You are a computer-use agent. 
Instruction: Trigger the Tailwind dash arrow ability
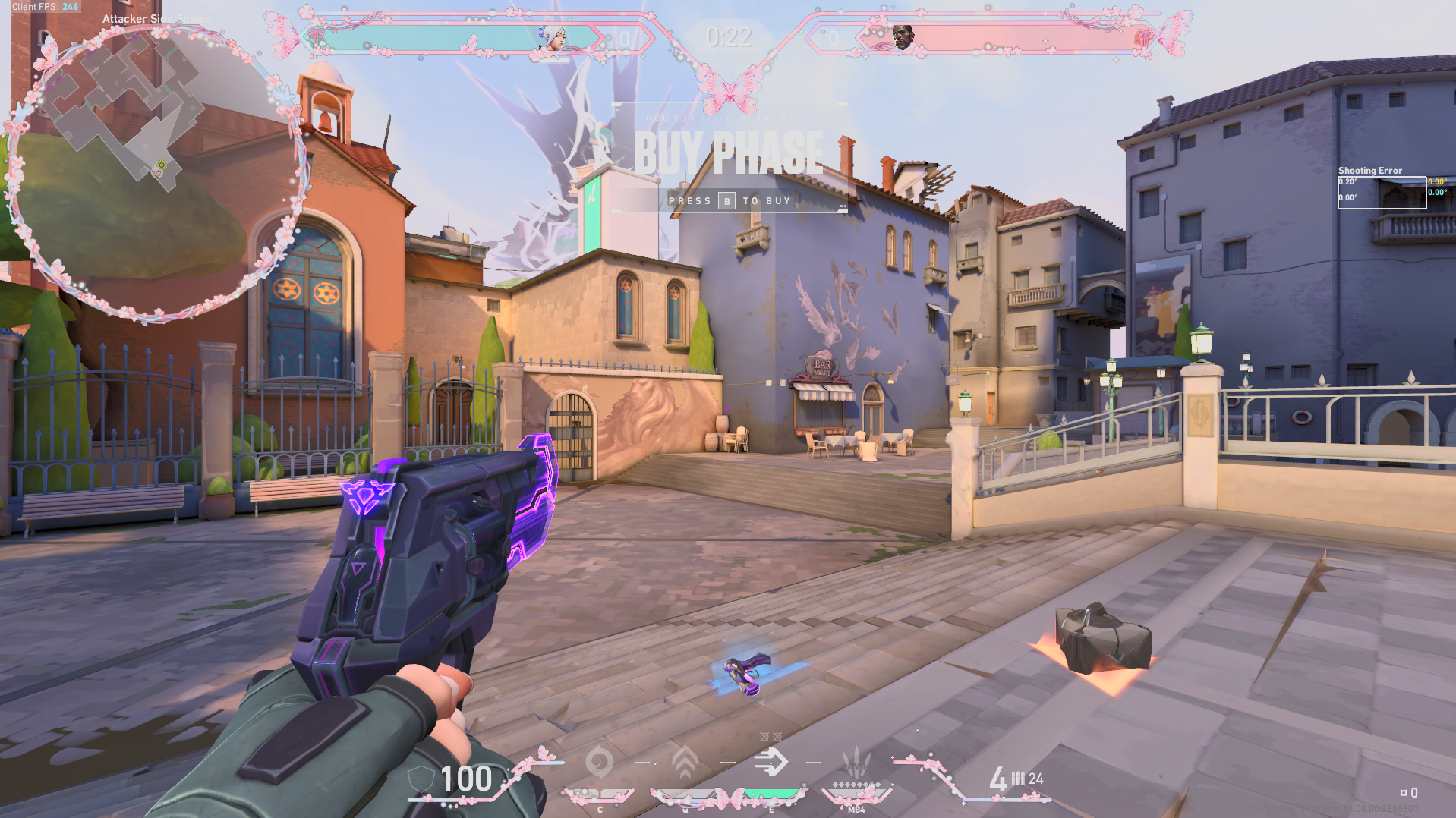click(771, 762)
